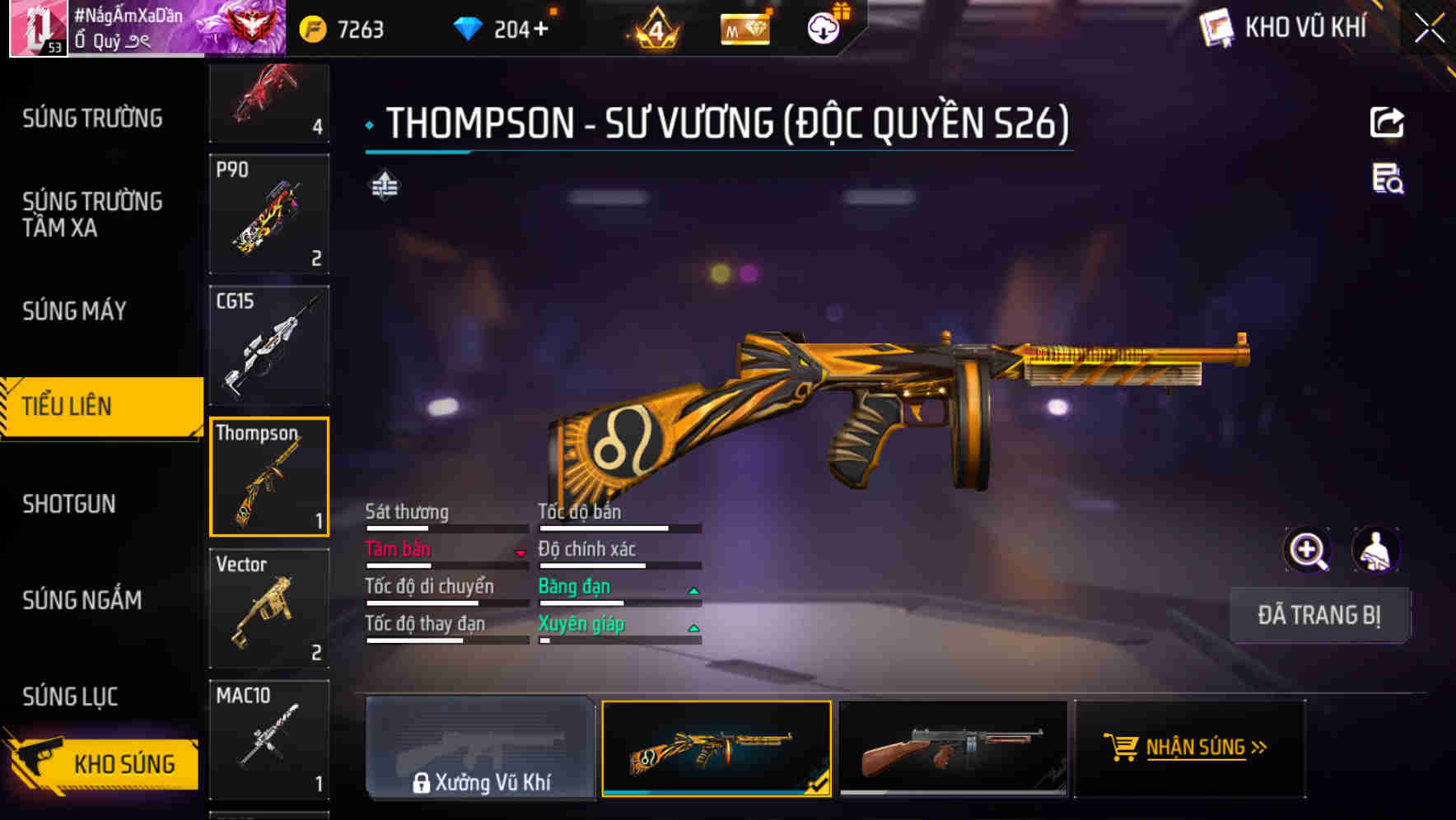Screen dimensions: 1456x820
Task: Expand the green Băng đạn stat arrow
Action: [x=694, y=589]
